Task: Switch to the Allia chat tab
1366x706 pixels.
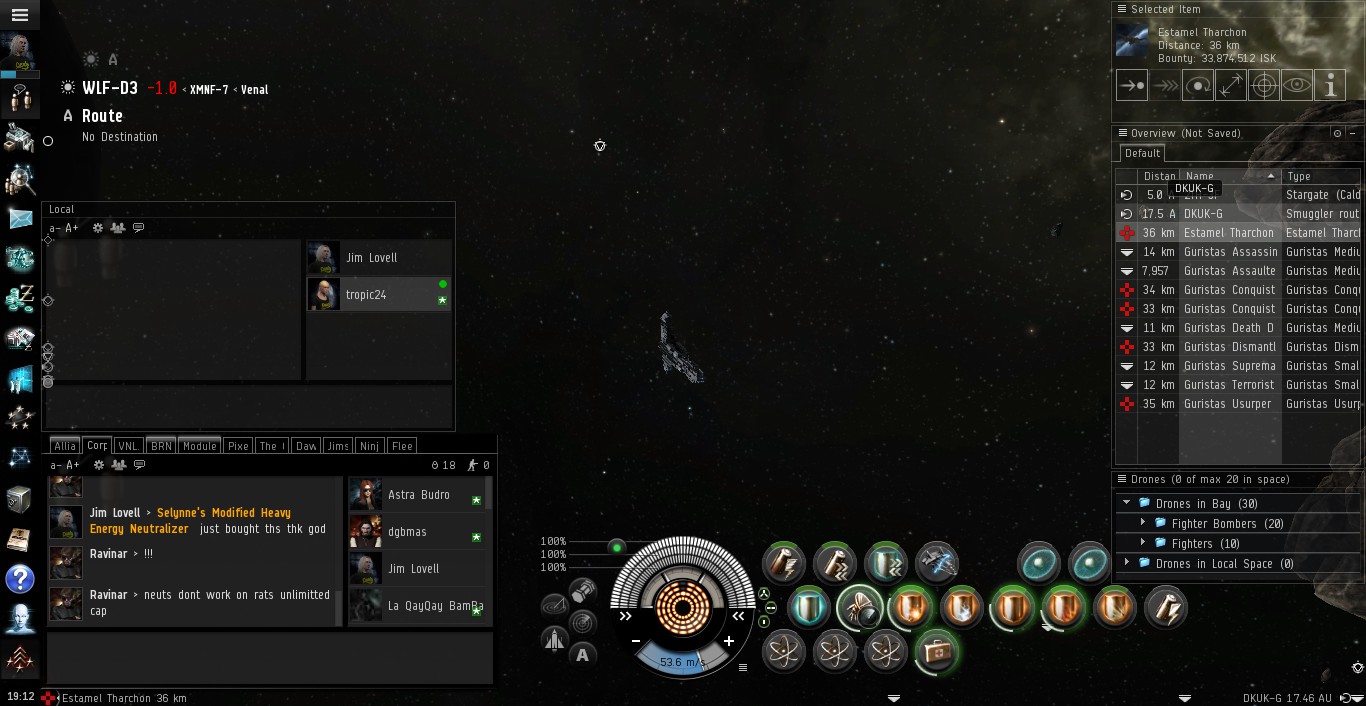Action: coord(65,446)
